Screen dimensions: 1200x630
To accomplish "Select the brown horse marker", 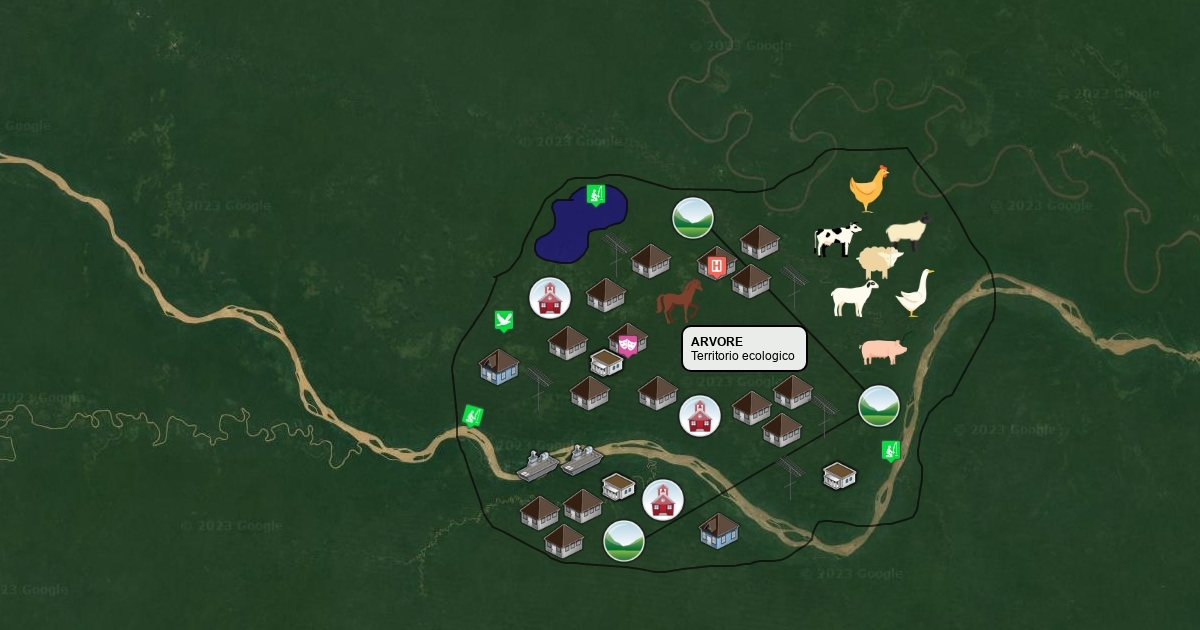I will [680, 301].
